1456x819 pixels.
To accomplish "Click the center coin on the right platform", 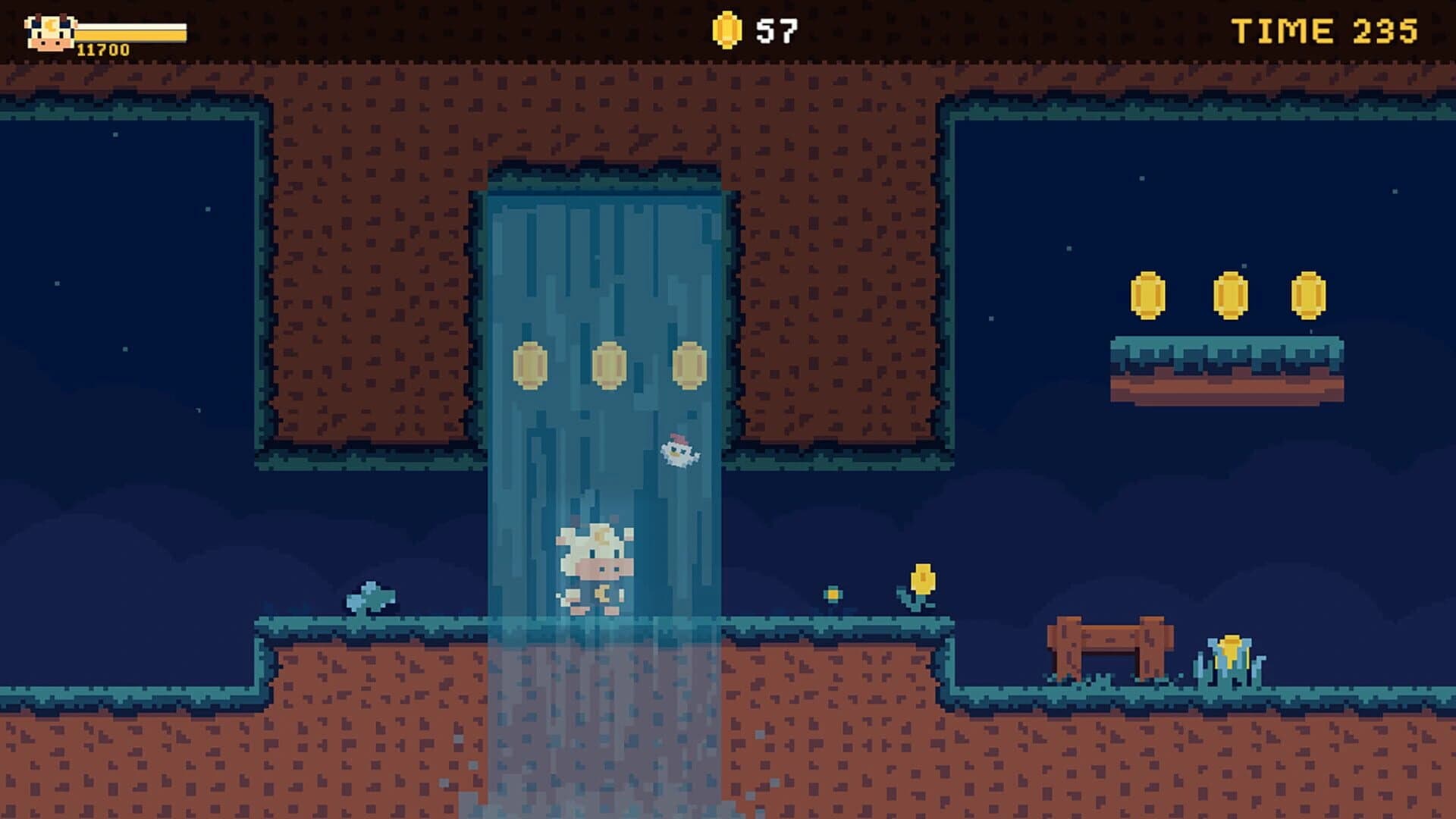I will point(1232,294).
